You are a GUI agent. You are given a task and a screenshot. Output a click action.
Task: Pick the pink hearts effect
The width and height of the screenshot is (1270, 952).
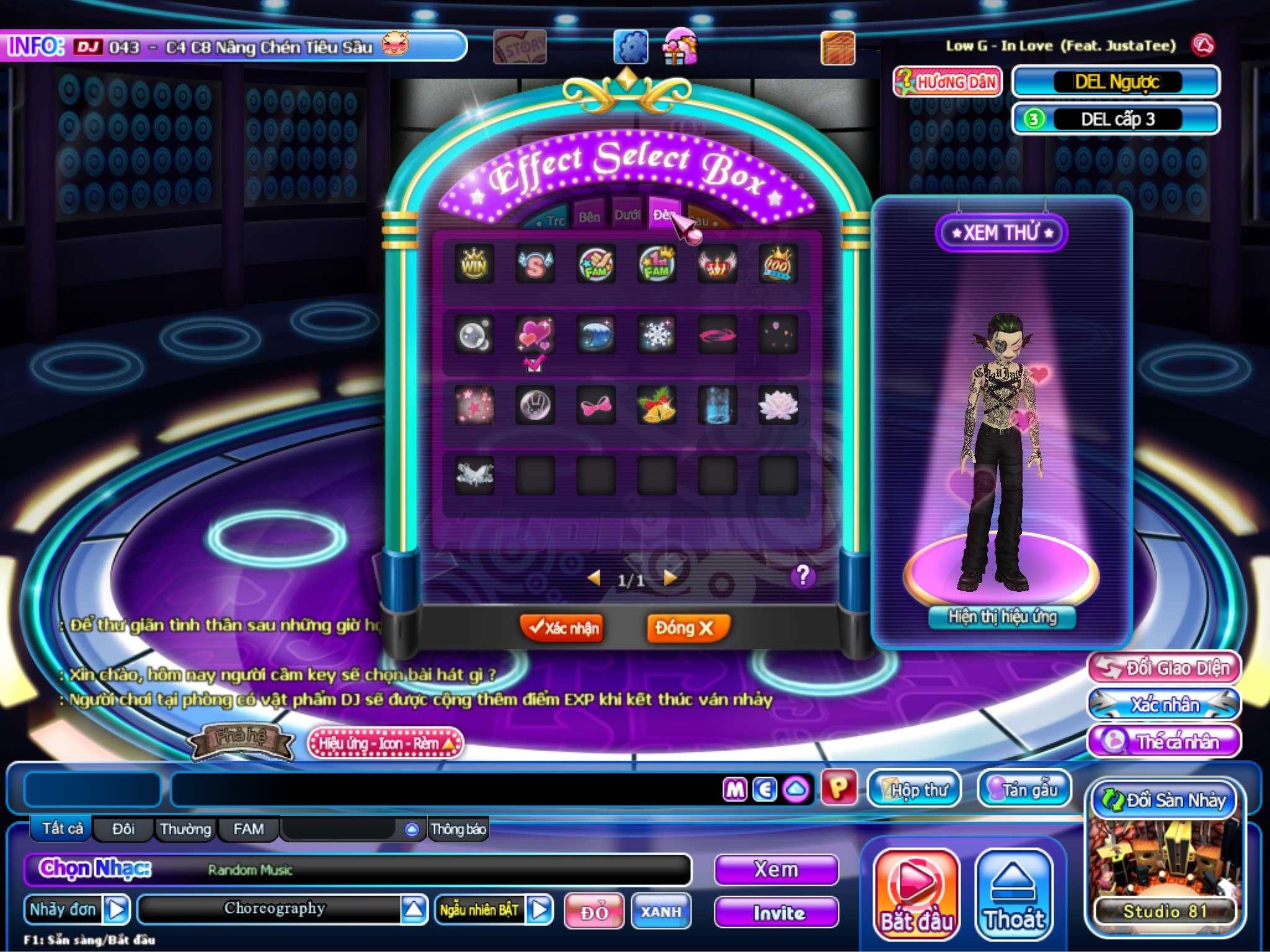[535, 335]
